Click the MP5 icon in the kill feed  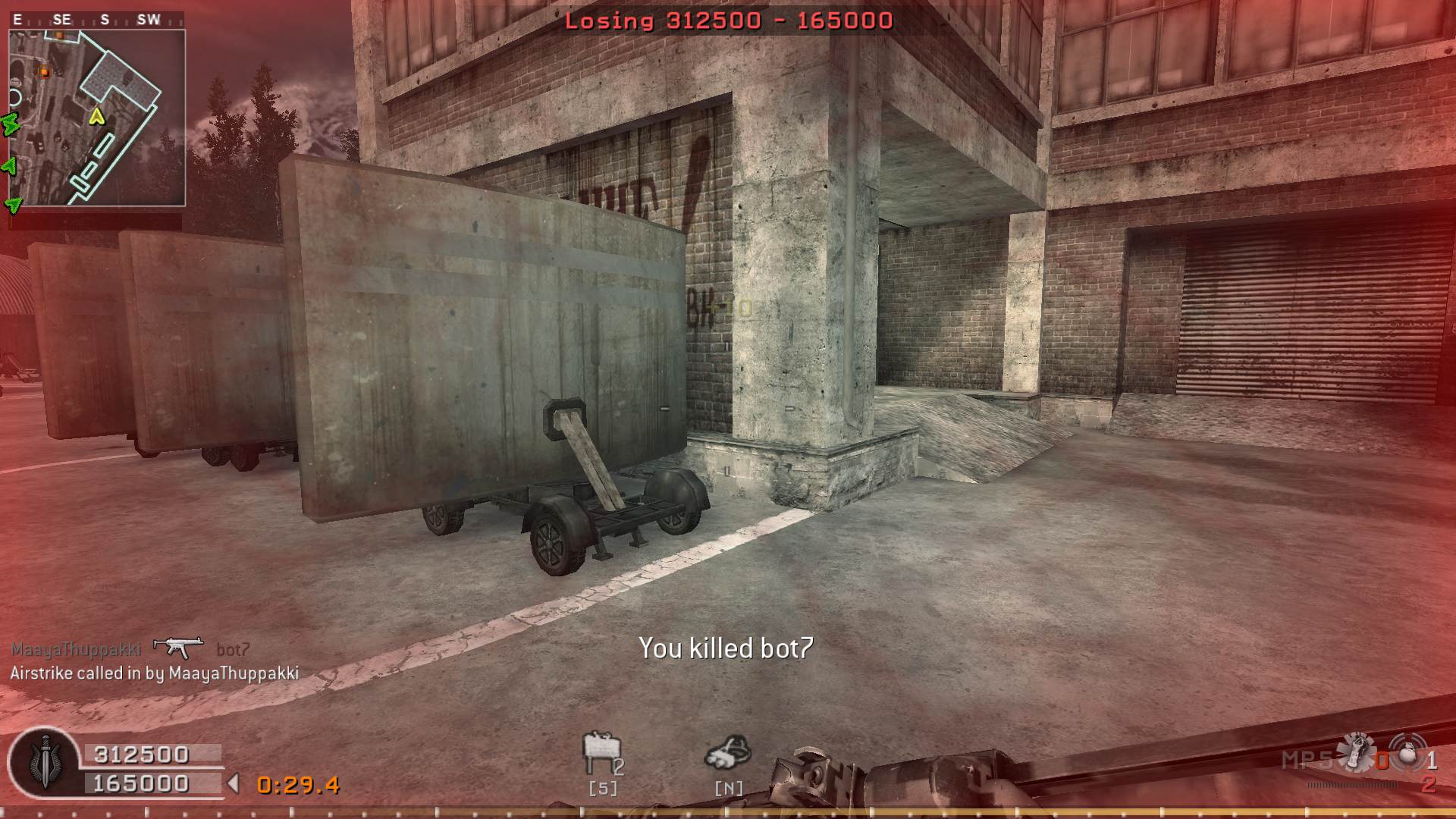178,647
